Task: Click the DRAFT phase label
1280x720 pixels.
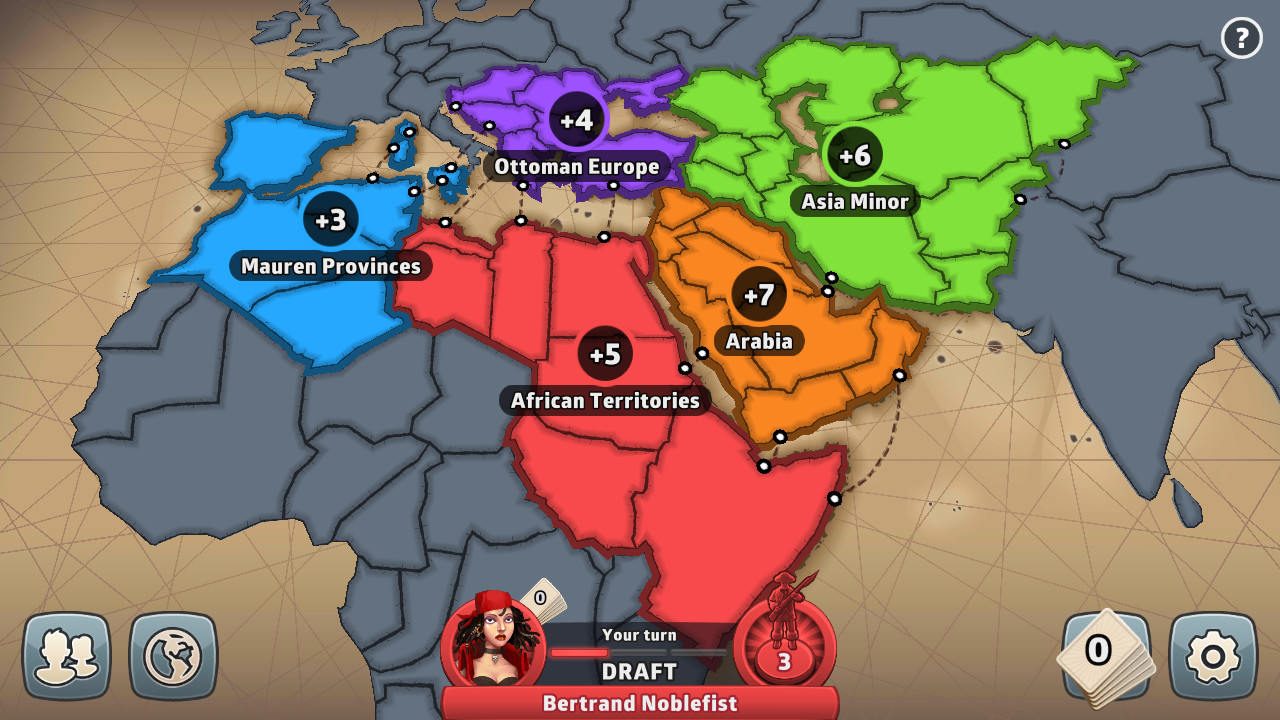Action: pos(639,671)
